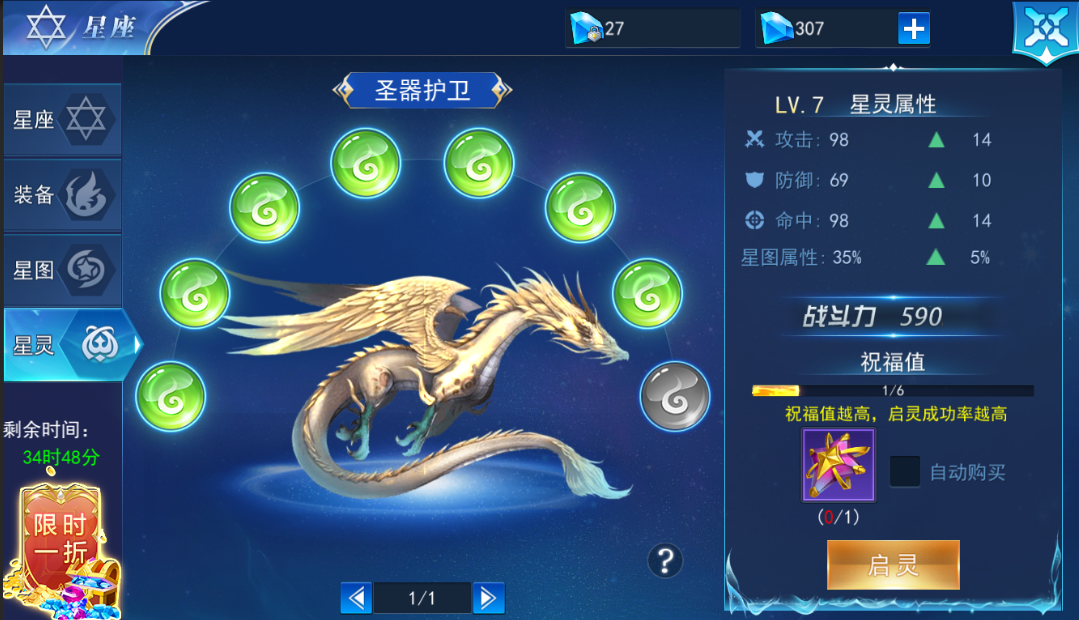
Task: Select the grey unlit spirit orb
Action: coord(675,397)
